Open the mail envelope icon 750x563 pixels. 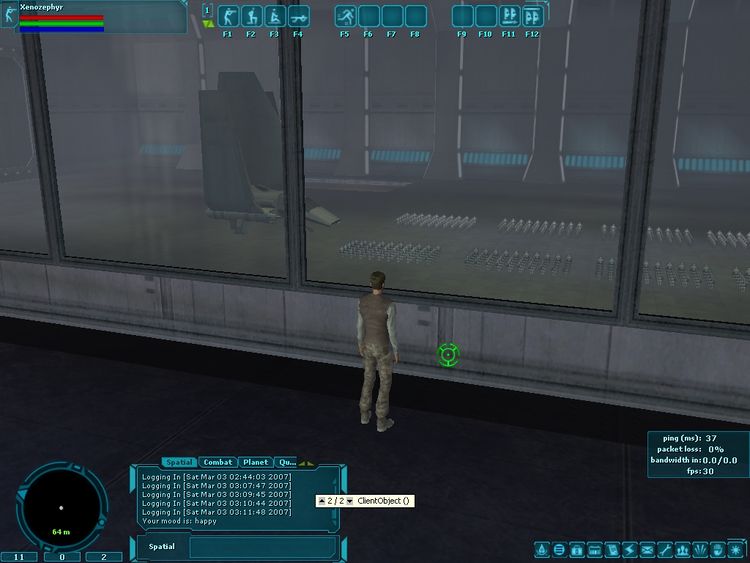point(647,549)
